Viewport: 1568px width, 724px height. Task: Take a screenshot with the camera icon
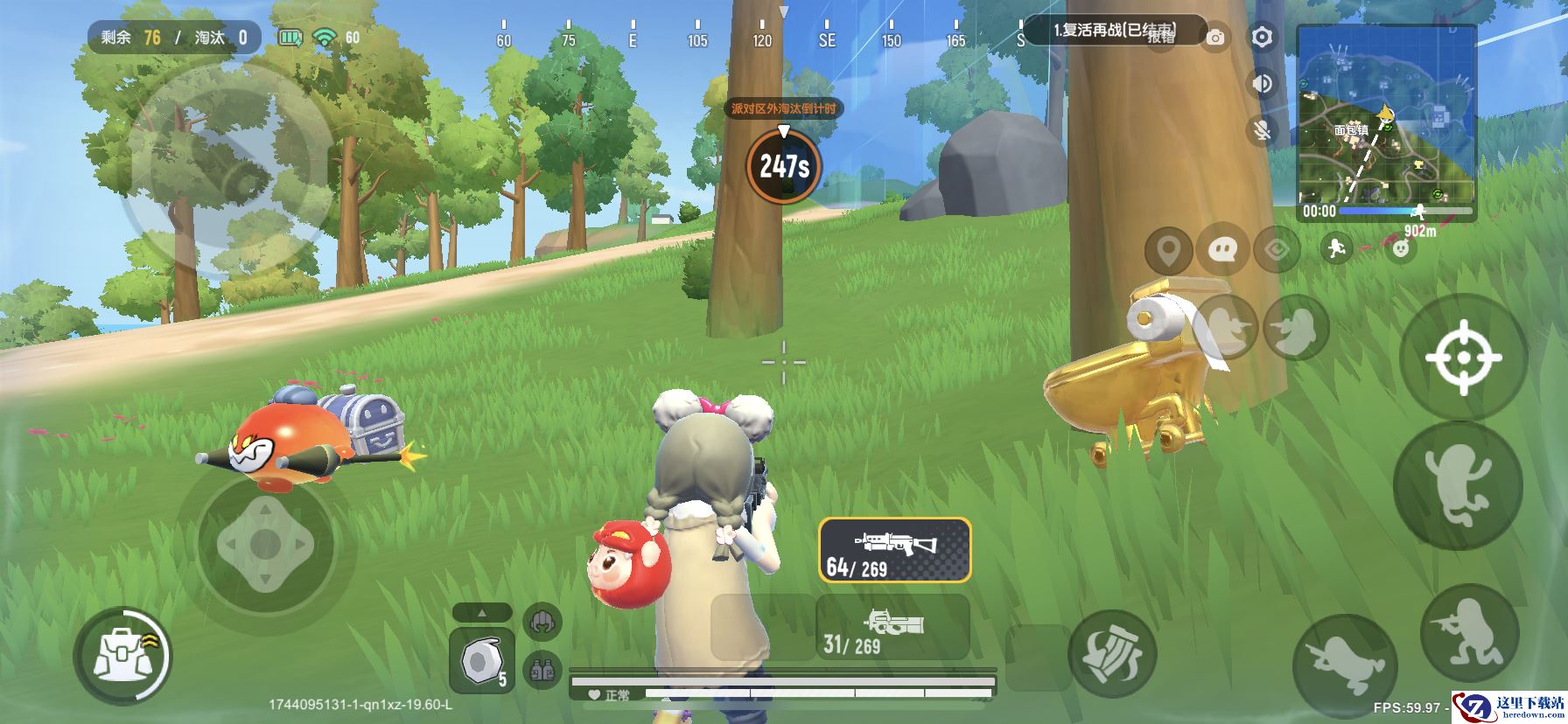pos(1215,38)
